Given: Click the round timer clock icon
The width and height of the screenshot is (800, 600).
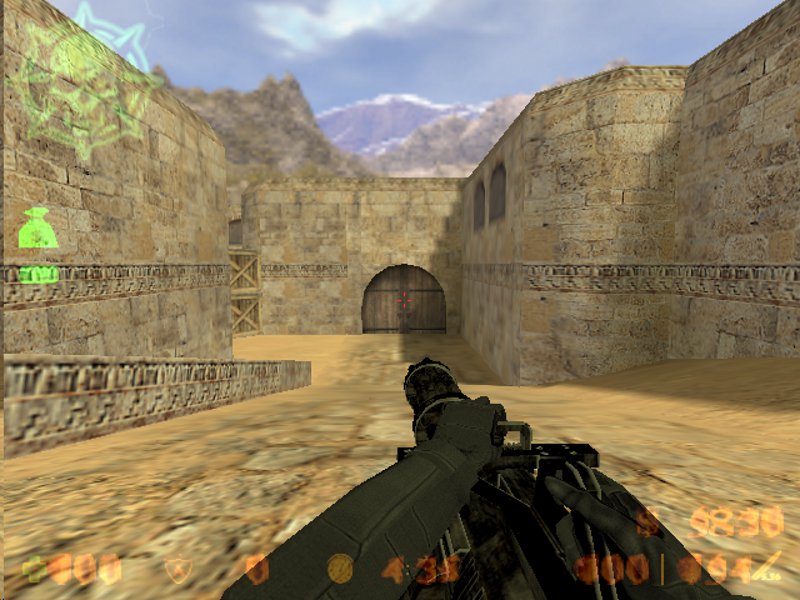Looking at the screenshot, I should [341, 569].
